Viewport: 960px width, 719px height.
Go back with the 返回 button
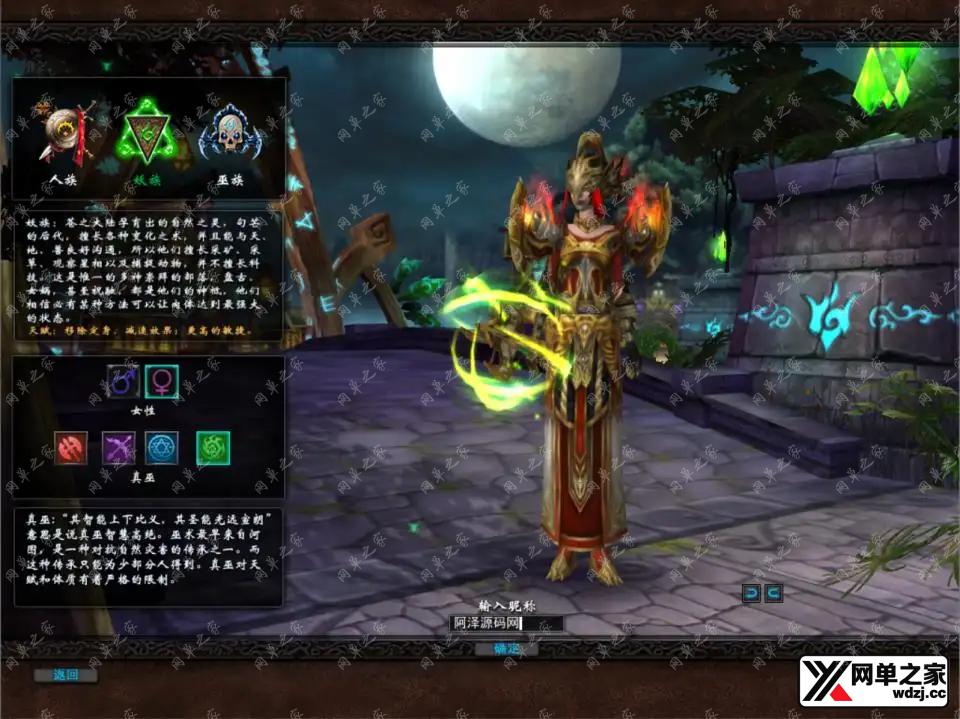66,675
